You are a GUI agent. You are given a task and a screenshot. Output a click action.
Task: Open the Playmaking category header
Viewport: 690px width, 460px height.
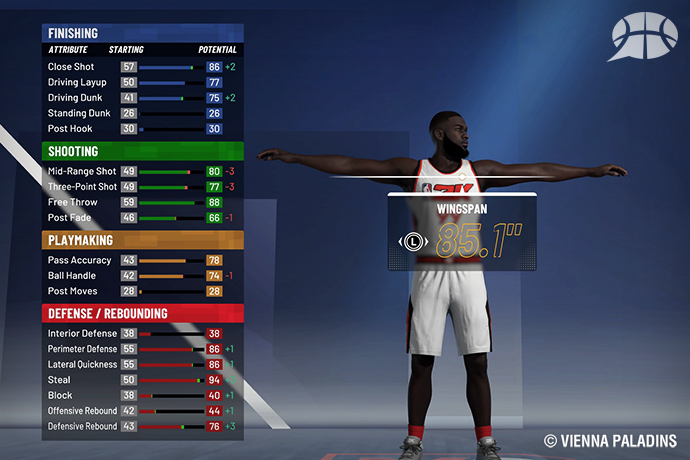click(141, 240)
